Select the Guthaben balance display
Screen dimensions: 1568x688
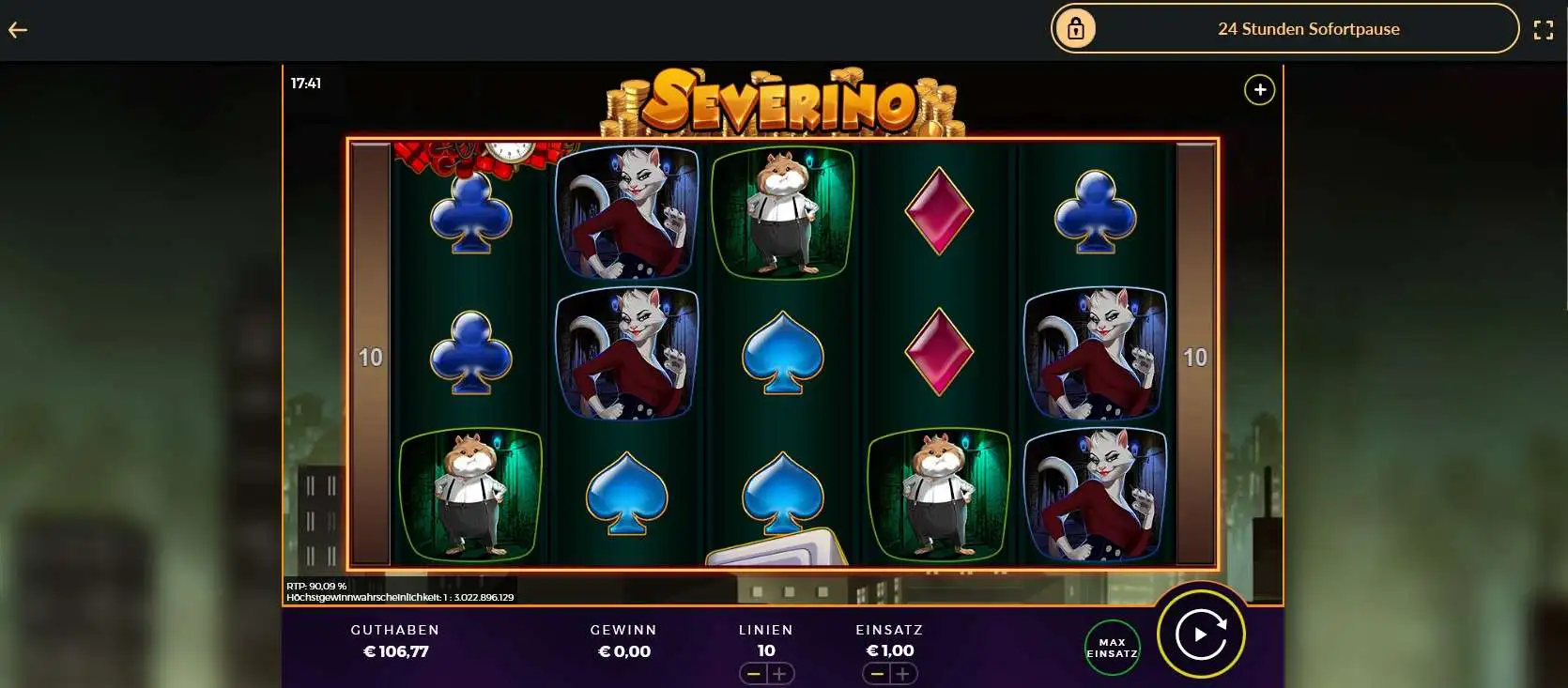coord(395,641)
